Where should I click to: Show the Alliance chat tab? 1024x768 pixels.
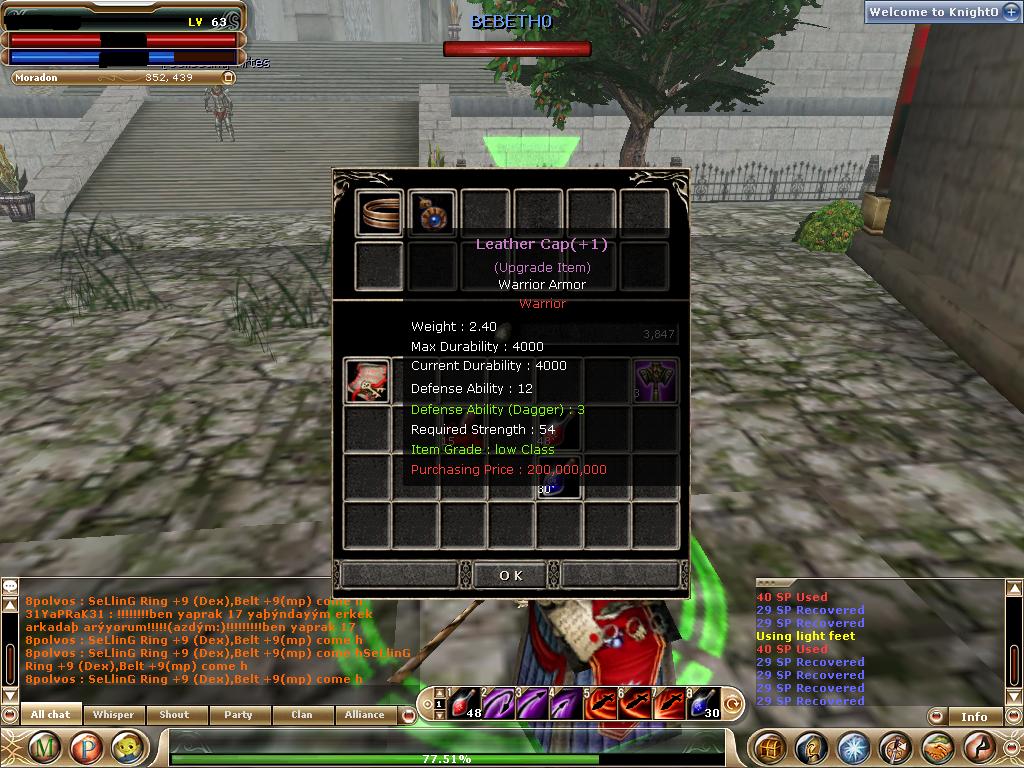(364, 715)
